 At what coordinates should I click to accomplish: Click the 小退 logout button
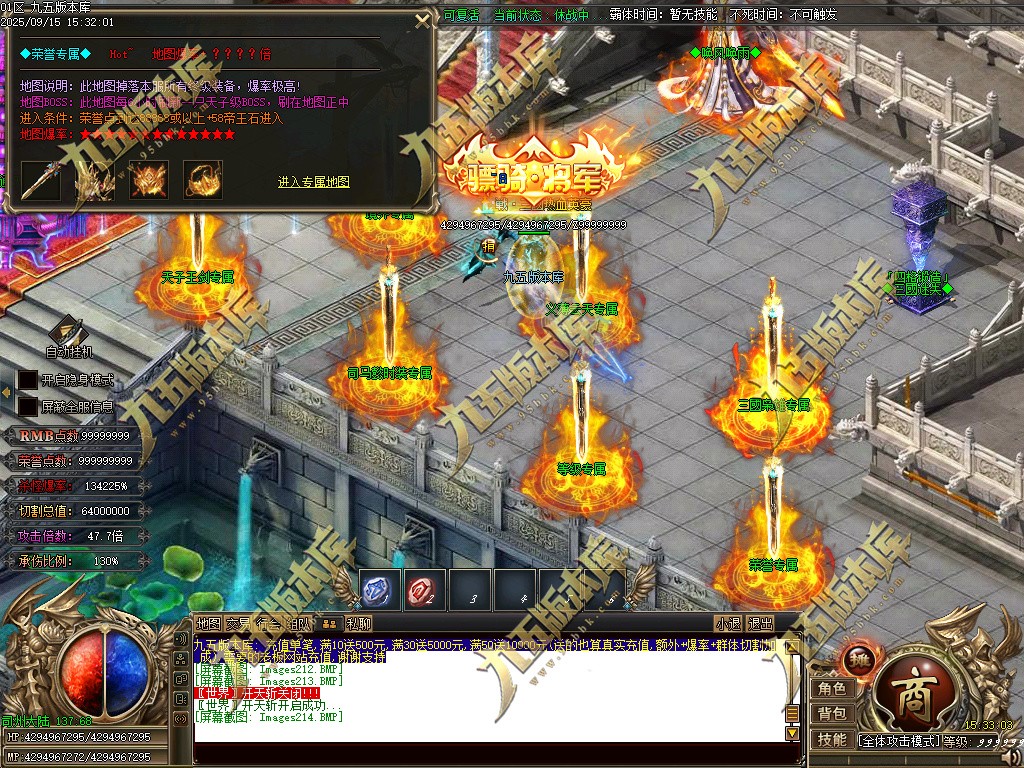(728, 623)
